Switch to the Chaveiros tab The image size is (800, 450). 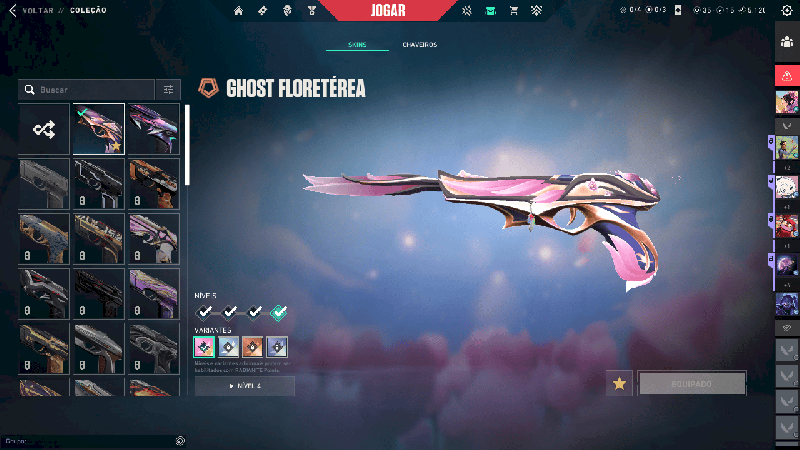(419, 45)
